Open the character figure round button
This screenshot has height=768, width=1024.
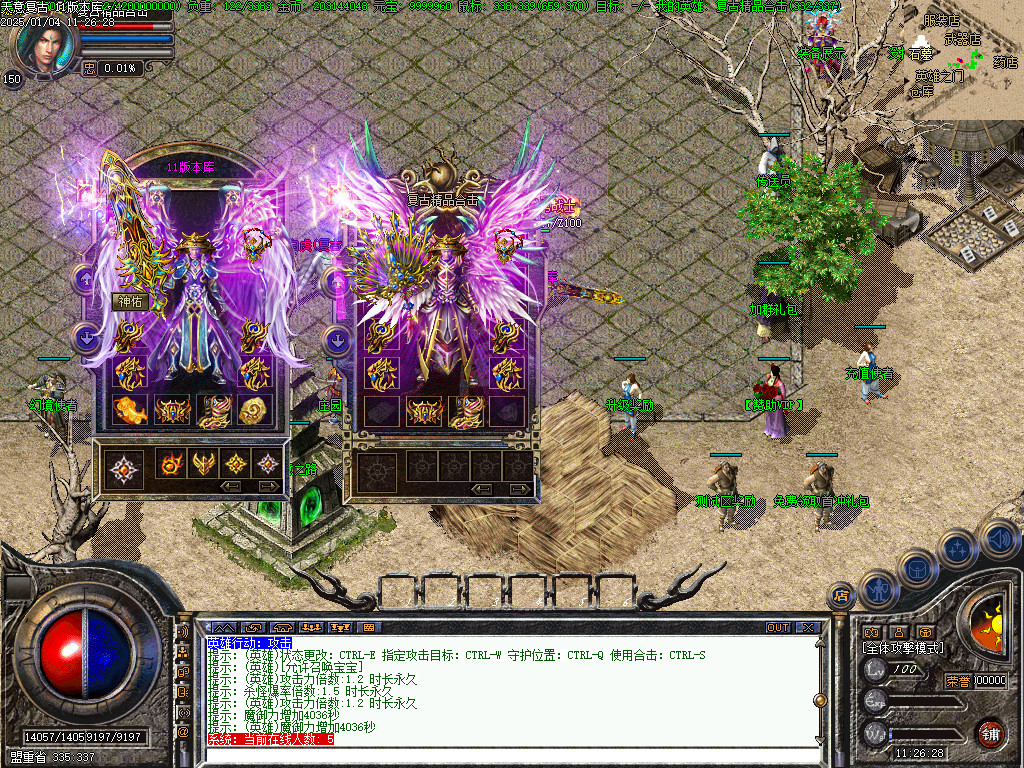(877, 588)
